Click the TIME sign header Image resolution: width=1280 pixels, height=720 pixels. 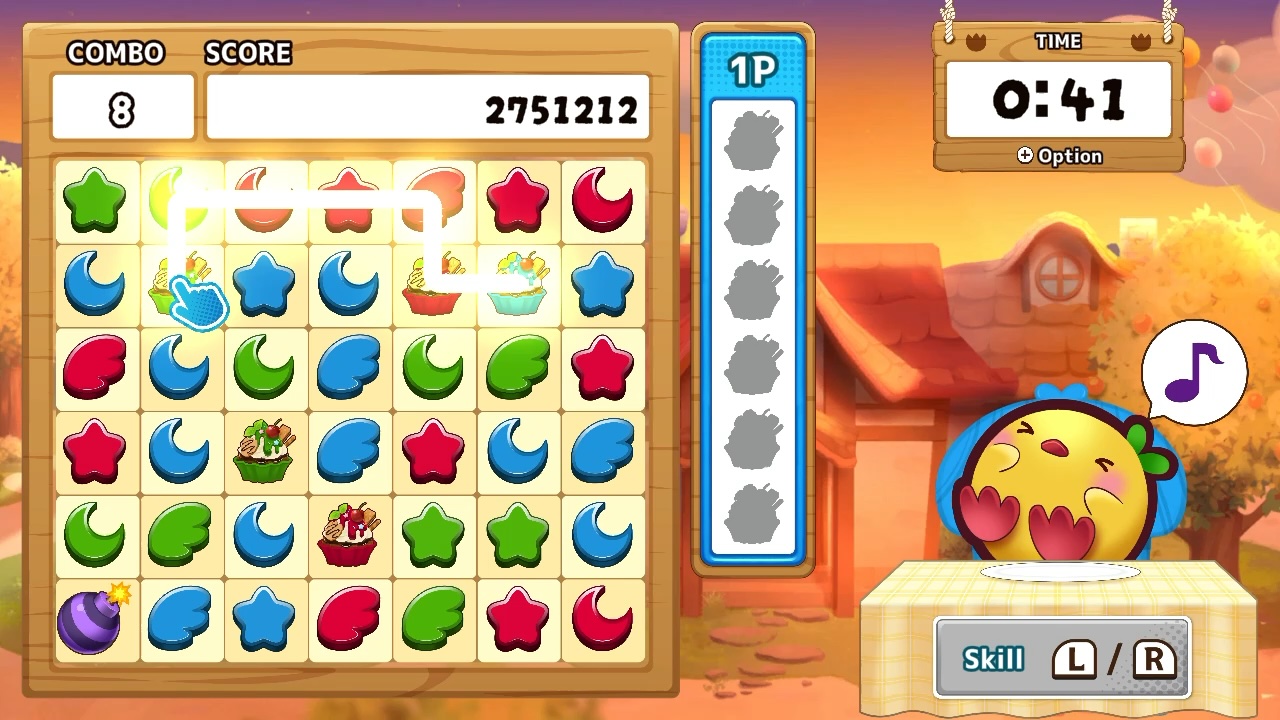[x=1057, y=41]
